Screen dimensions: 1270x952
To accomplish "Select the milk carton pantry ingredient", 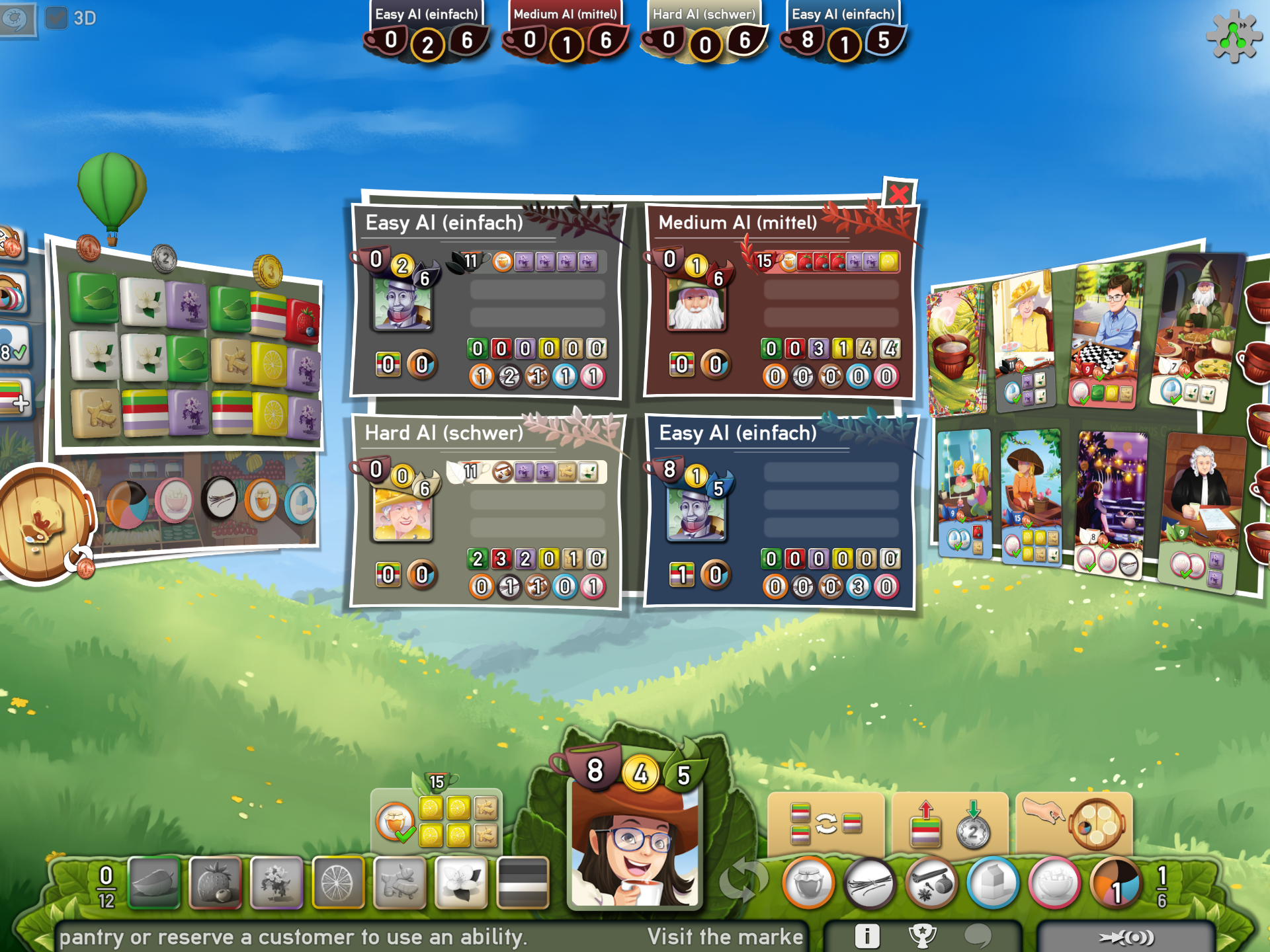I will pyautogui.click(x=992, y=883).
